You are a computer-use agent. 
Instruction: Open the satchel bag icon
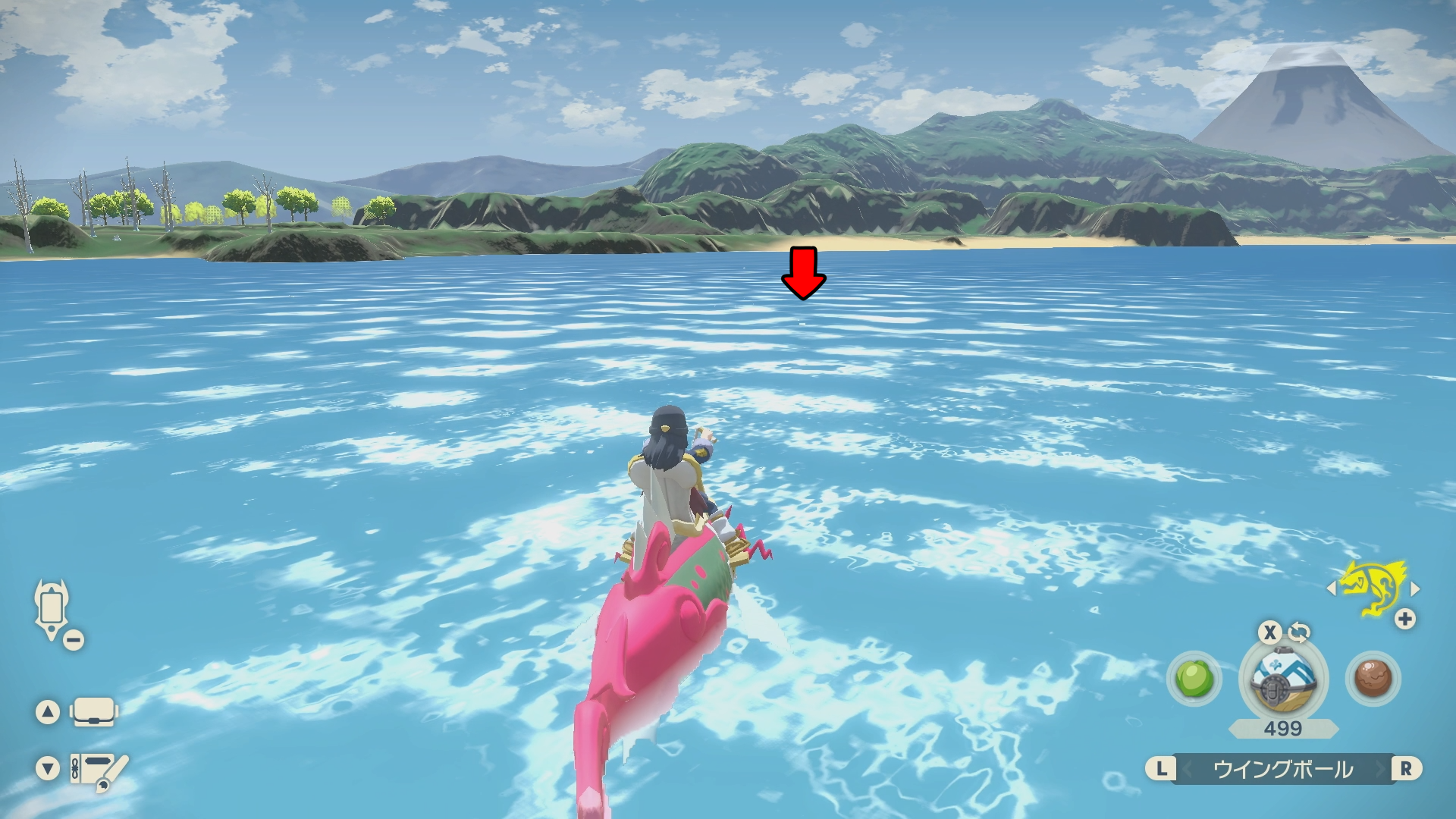coord(94,711)
